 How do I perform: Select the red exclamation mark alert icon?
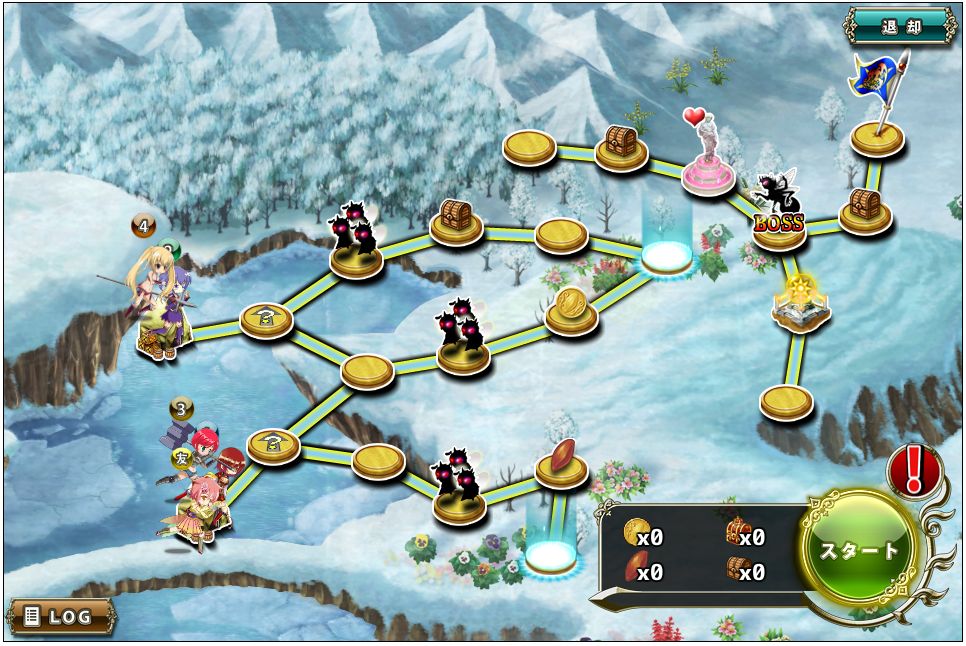tap(914, 470)
